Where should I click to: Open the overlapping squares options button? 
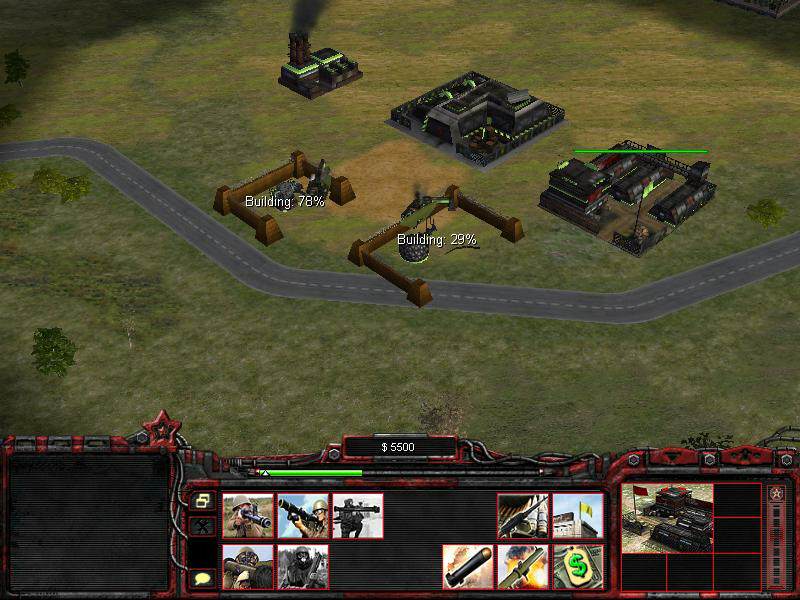(203, 500)
